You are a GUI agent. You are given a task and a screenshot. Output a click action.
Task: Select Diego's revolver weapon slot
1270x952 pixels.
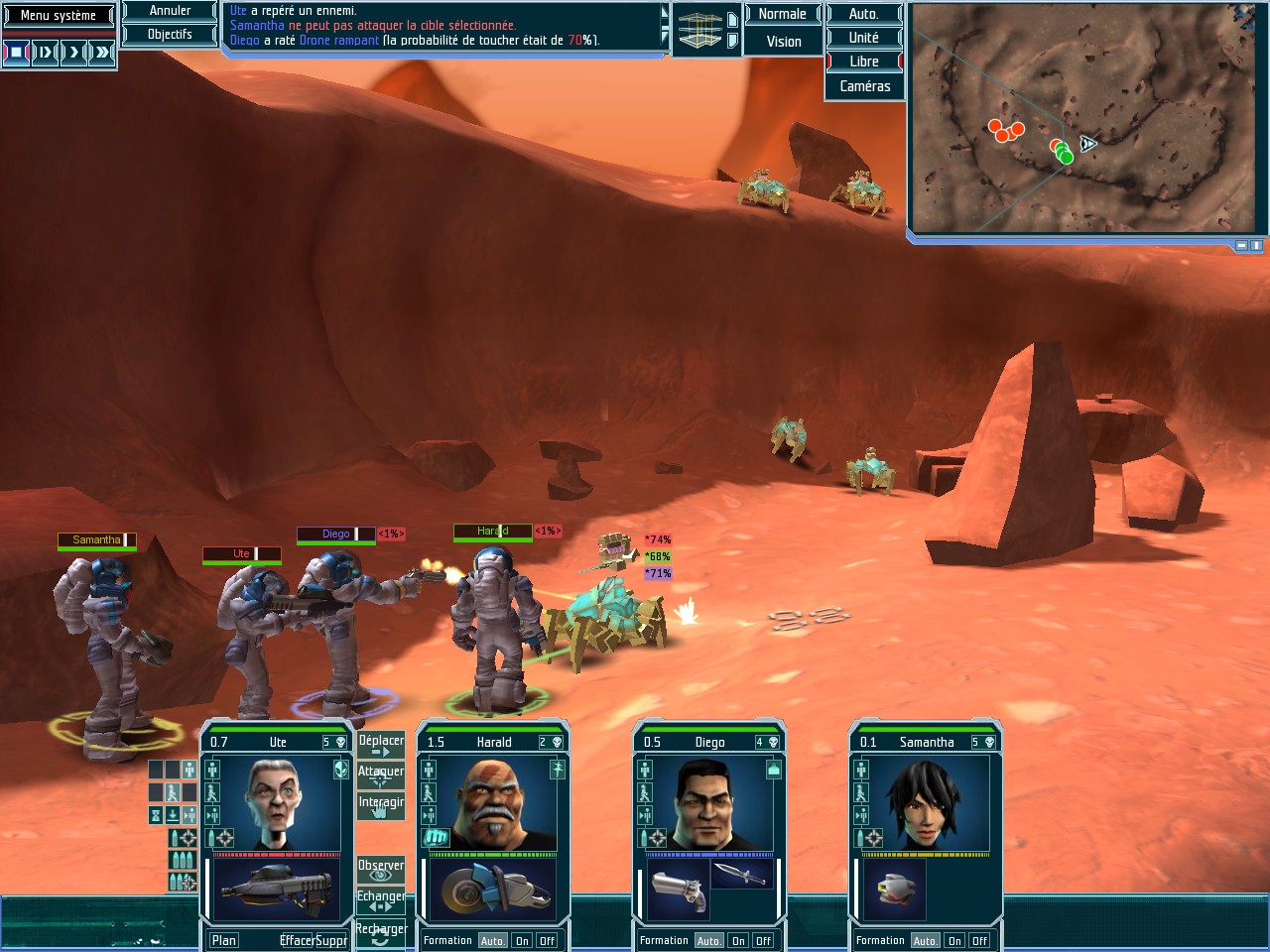pos(679,888)
